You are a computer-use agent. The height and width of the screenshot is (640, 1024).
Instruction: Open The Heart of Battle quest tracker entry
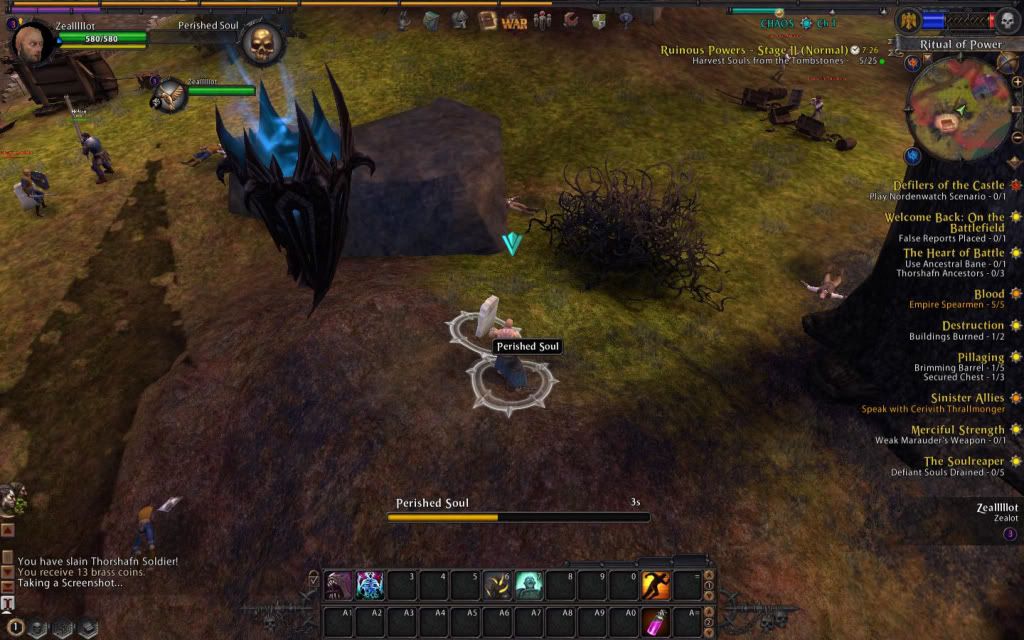click(953, 253)
